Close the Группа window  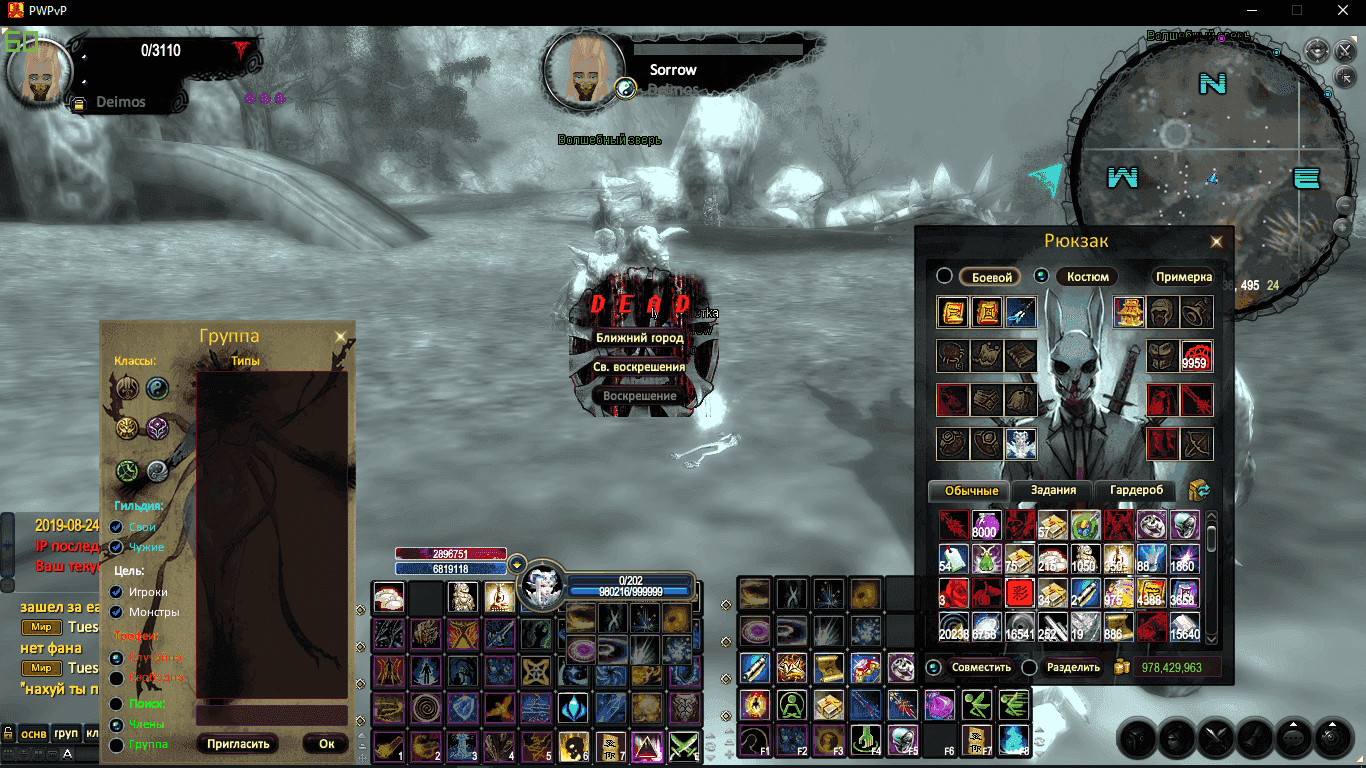click(x=340, y=337)
